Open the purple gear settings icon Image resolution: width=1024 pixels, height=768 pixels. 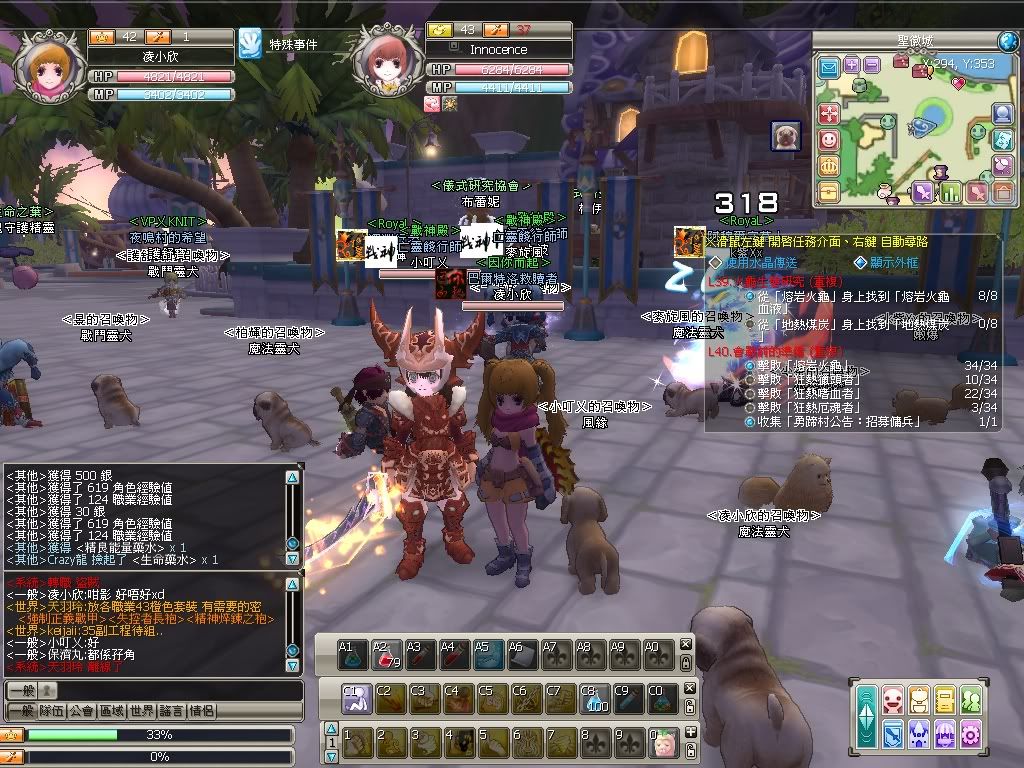tap(971, 735)
